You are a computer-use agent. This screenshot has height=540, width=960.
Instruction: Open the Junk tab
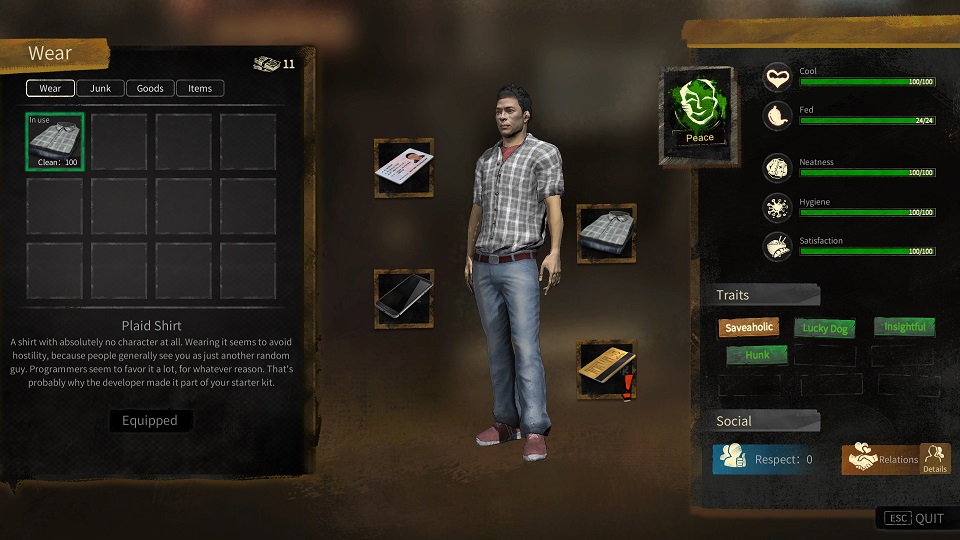point(100,88)
